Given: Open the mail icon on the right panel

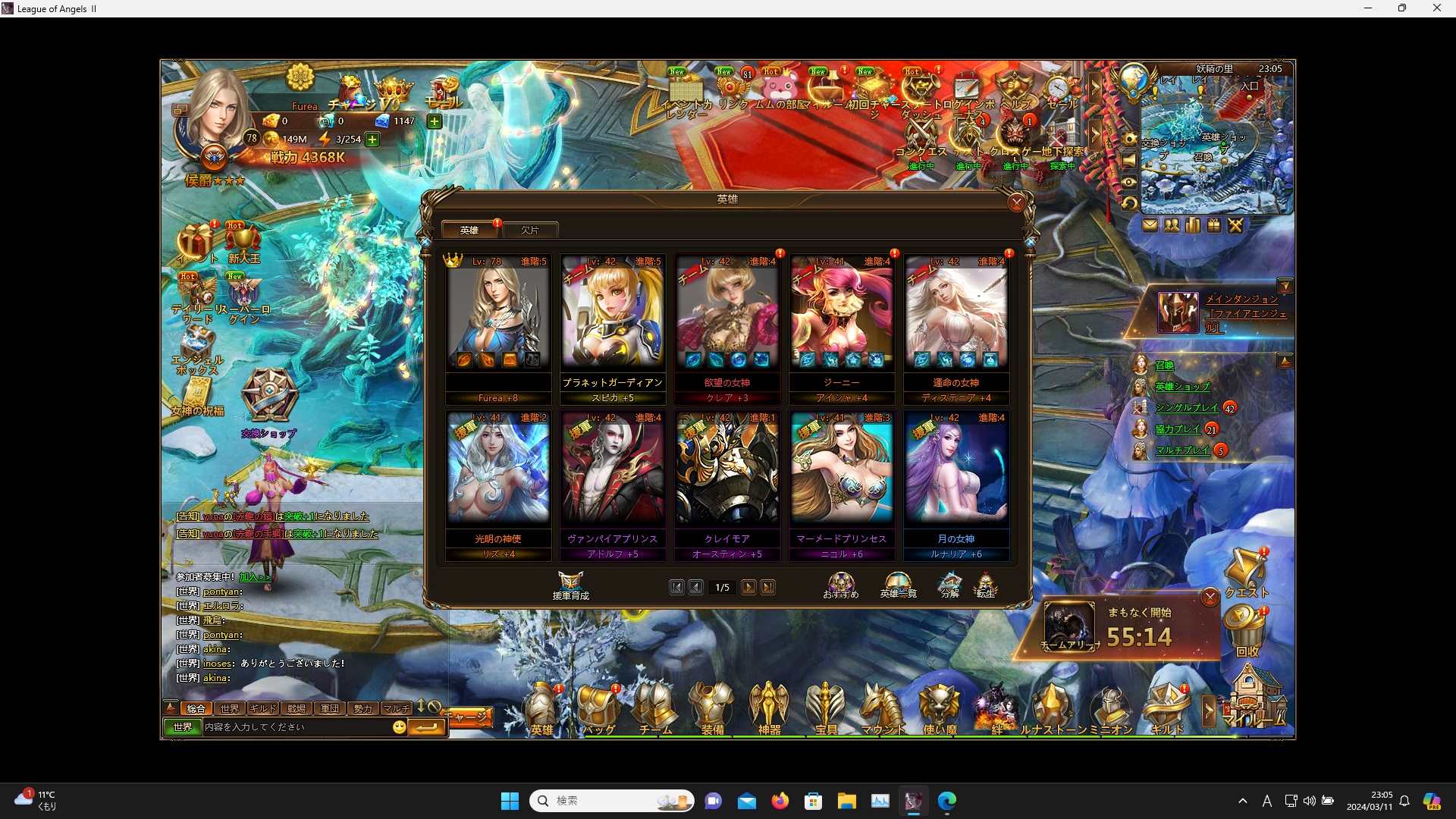Looking at the screenshot, I should [x=1151, y=225].
